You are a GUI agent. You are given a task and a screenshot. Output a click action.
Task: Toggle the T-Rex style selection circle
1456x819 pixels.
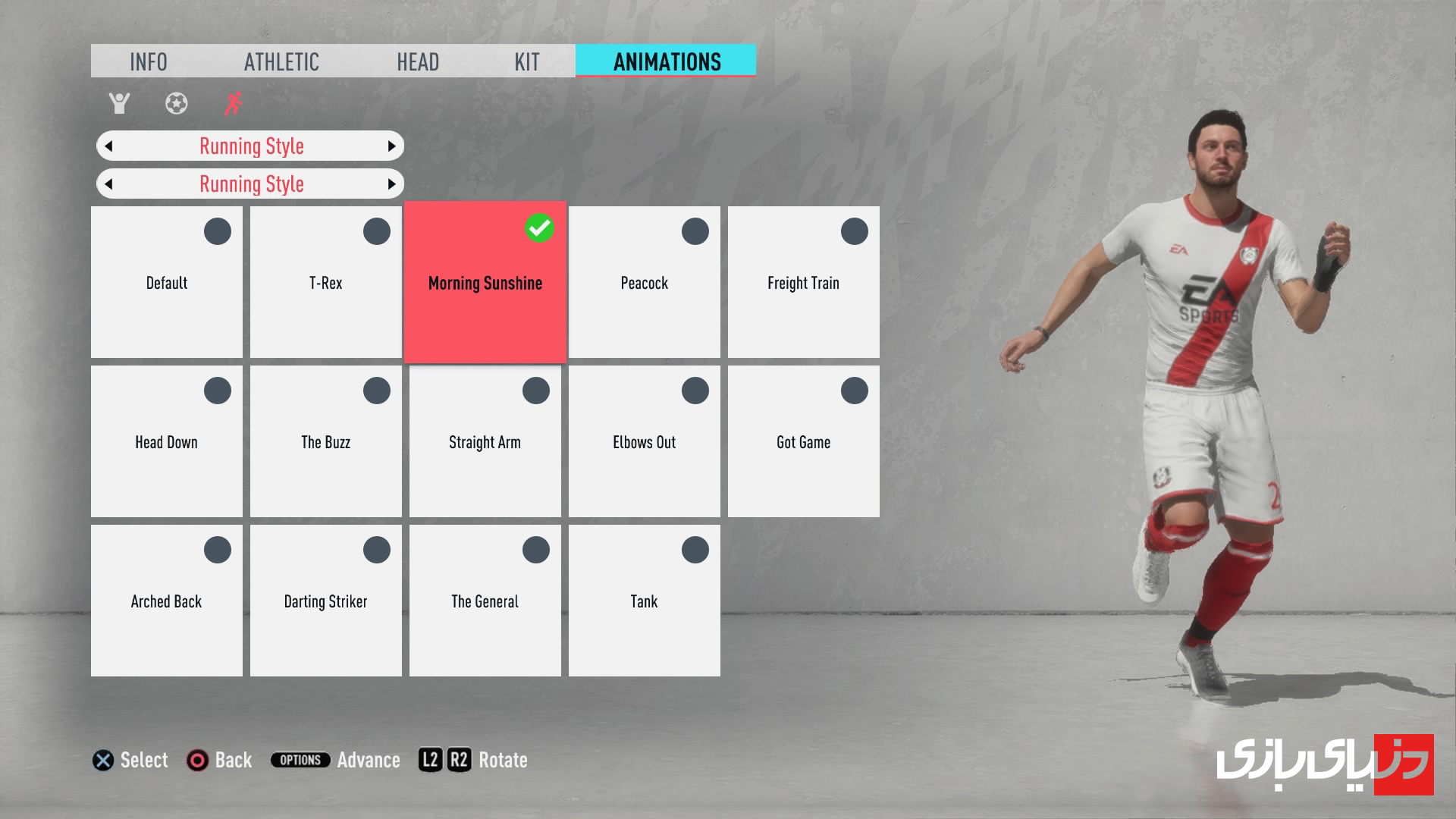tap(376, 231)
